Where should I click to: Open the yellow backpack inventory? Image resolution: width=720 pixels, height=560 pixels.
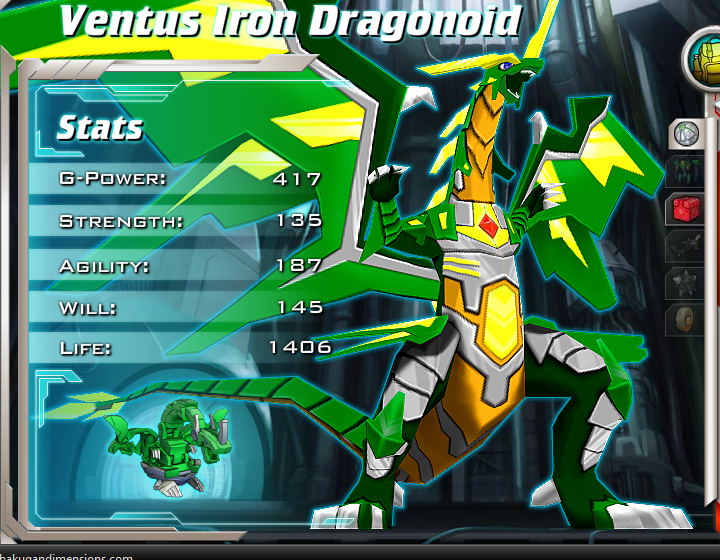[704, 61]
